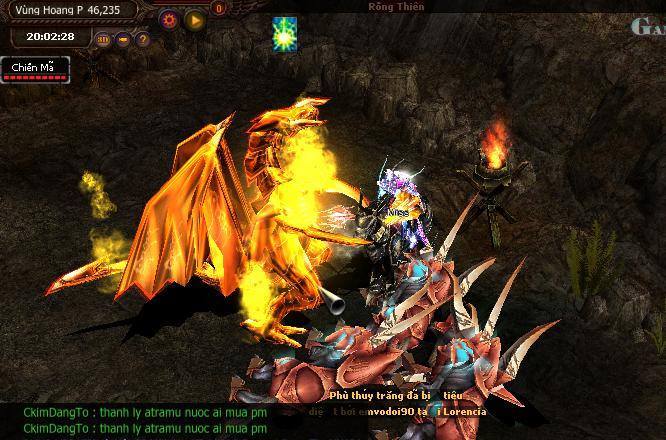Viewport: 666px width, 440px height.
Task: Open the question mark help button
Action: click(143, 39)
